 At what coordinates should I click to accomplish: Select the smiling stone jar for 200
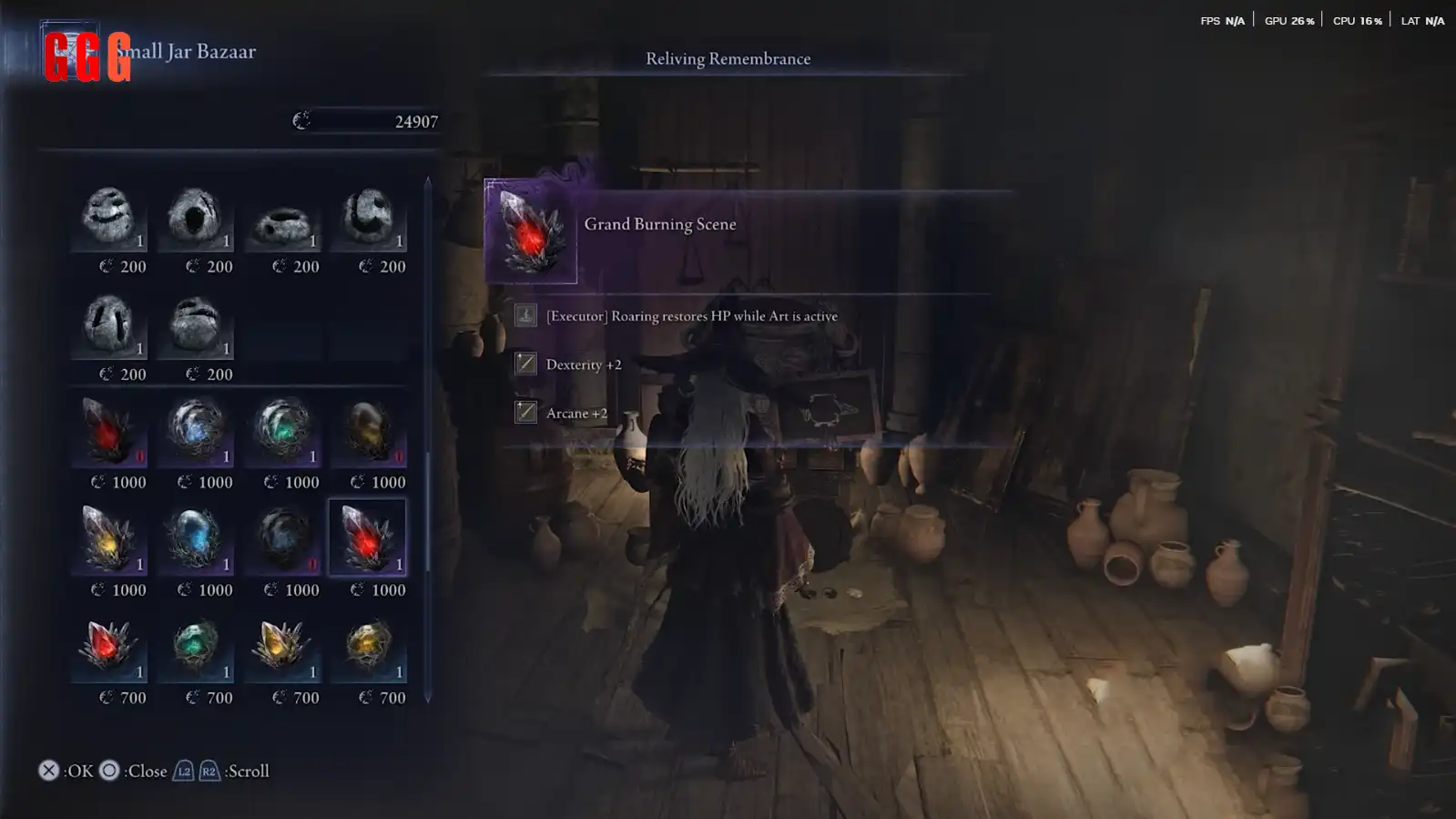[x=108, y=219]
